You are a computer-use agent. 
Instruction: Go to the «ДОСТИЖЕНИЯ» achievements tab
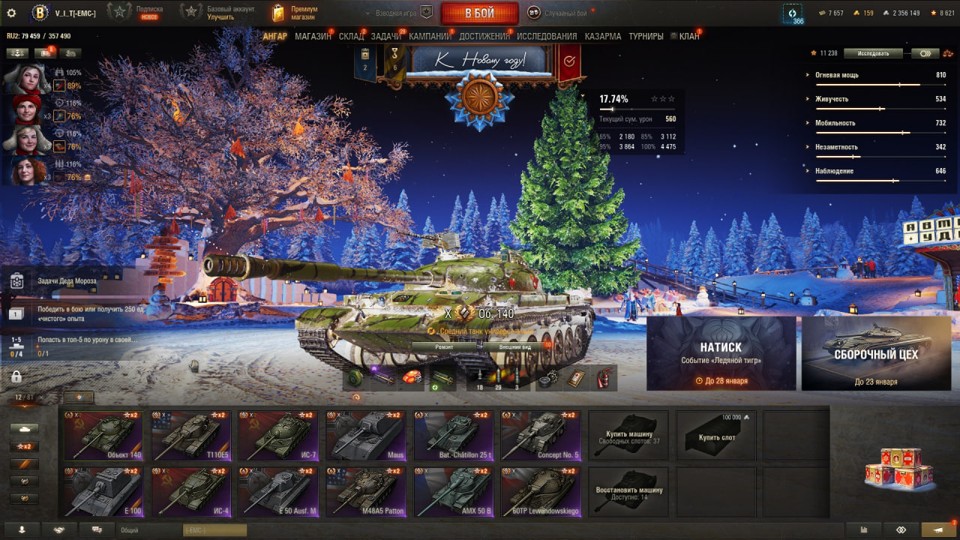pos(484,37)
